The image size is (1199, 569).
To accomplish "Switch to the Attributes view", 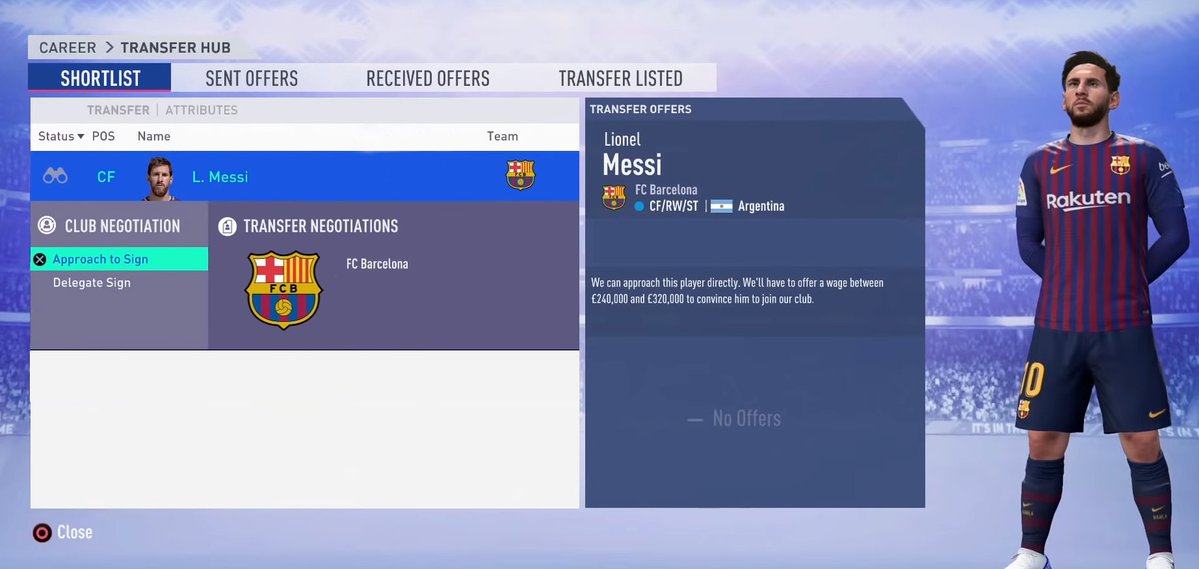I will 201,110.
